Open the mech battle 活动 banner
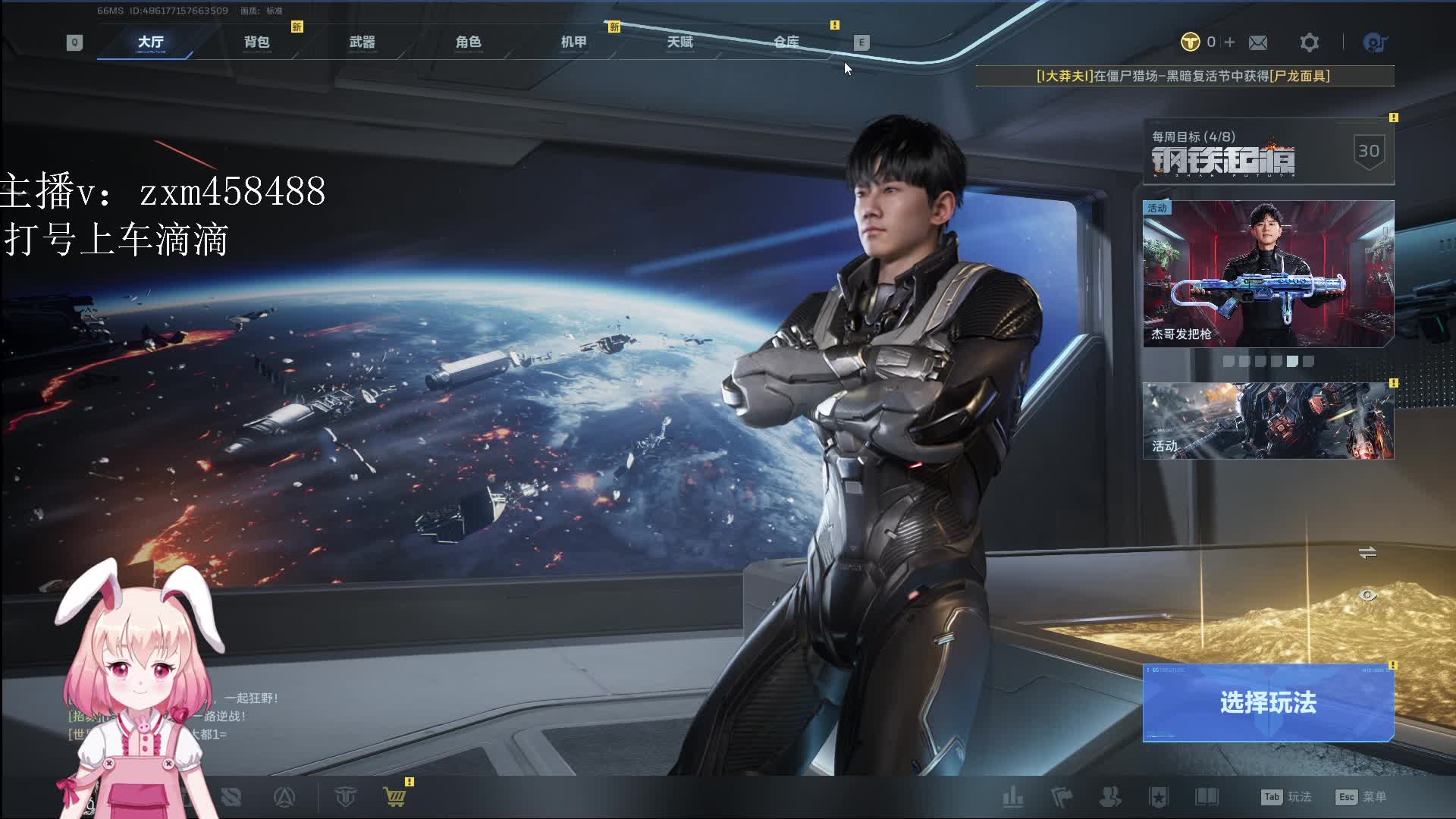Screen dimensions: 1456x819 point(1268,421)
